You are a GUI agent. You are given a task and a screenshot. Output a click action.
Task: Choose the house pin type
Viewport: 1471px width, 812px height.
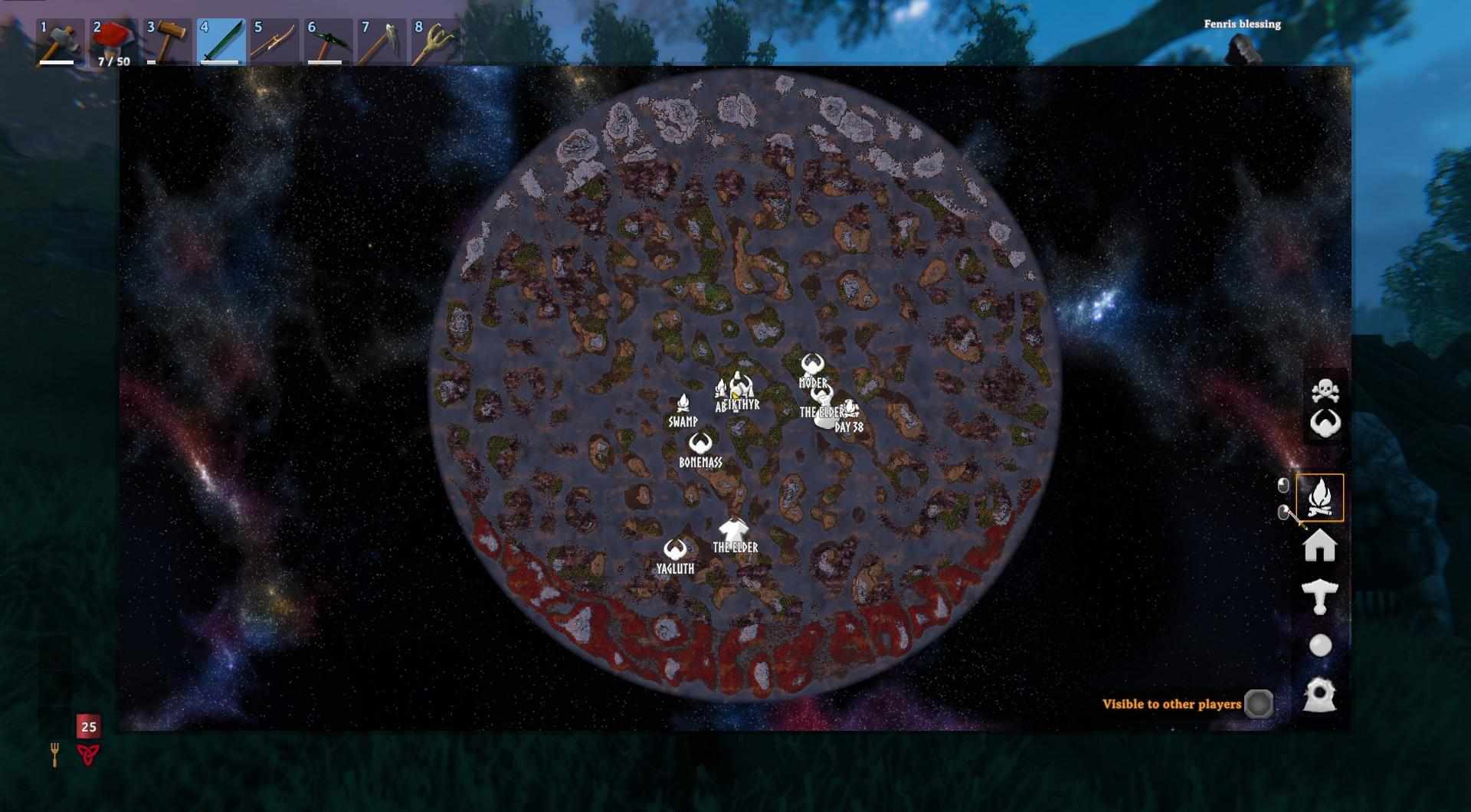(1319, 547)
